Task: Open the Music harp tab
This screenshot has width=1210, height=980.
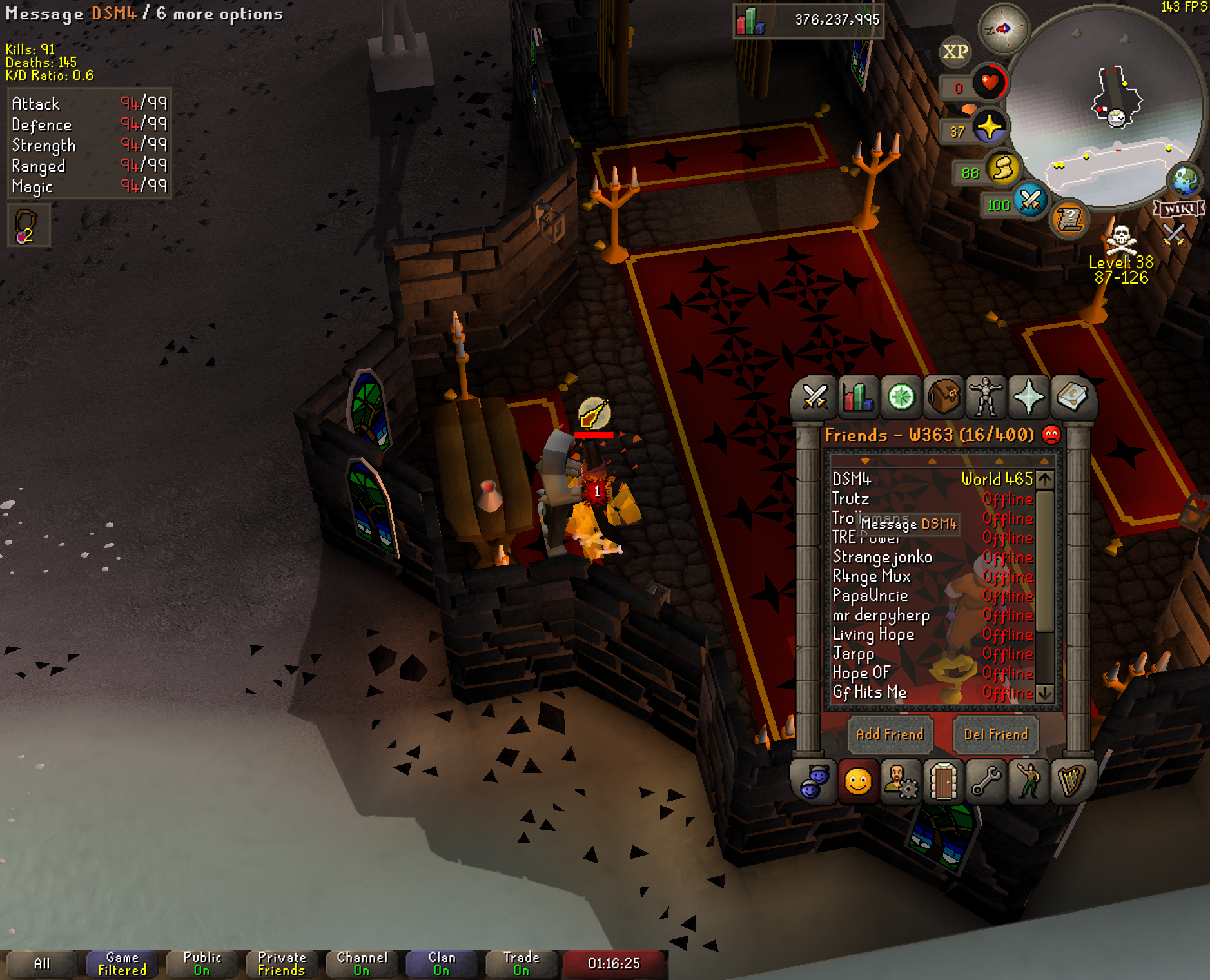Action: (x=1071, y=782)
